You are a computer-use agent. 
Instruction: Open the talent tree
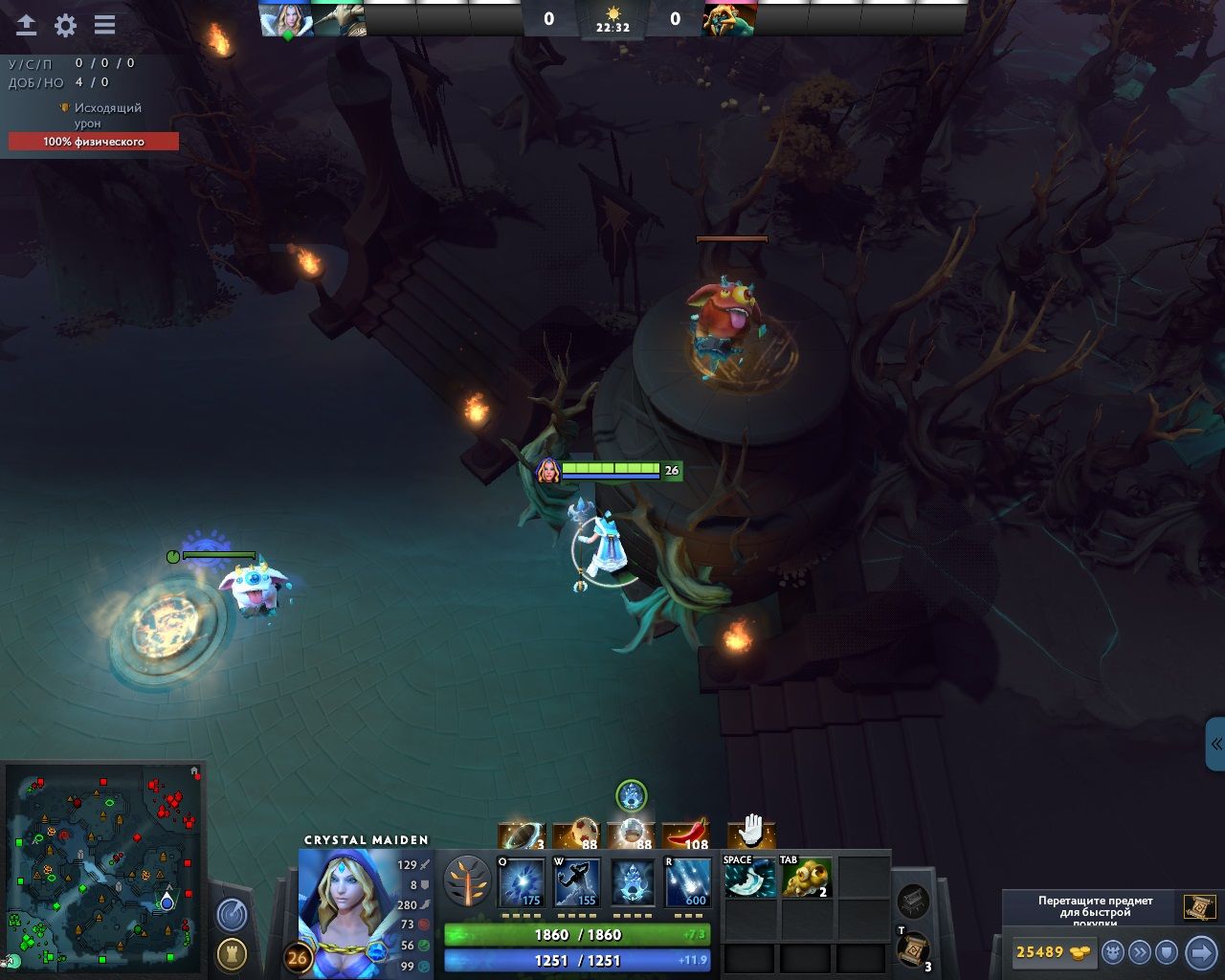(x=468, y=881)
